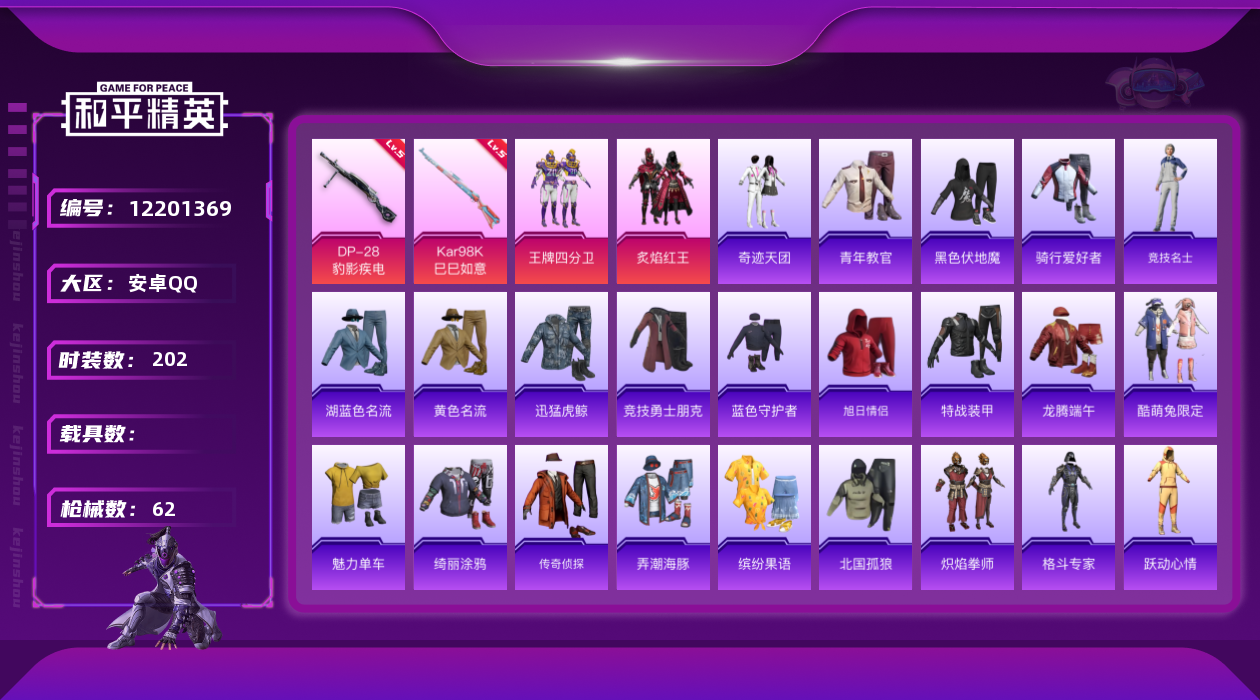Select the DP-28 豹影疾电 weapon skin tile

[x=358, y=211]
